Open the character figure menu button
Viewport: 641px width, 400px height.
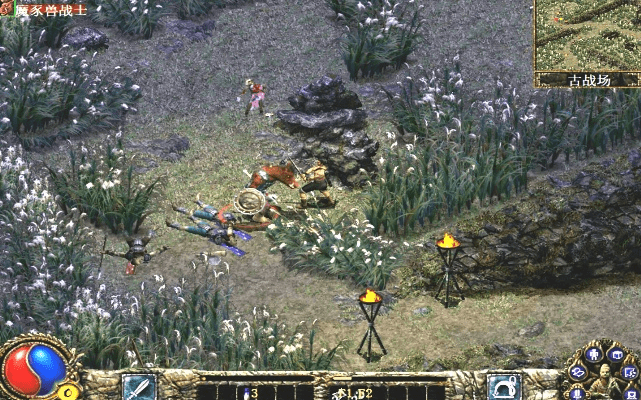(x=594, y=354)
